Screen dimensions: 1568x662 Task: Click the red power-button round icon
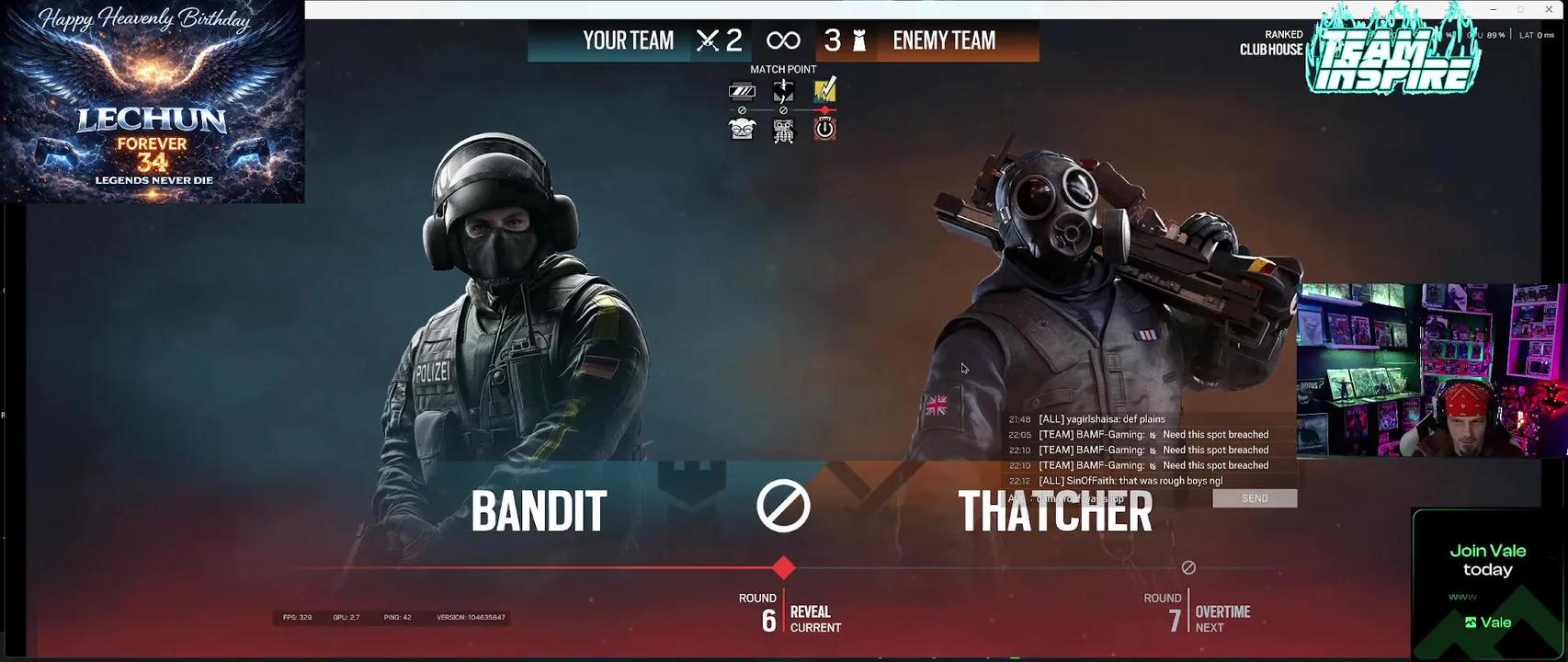[x=824, y=129]
